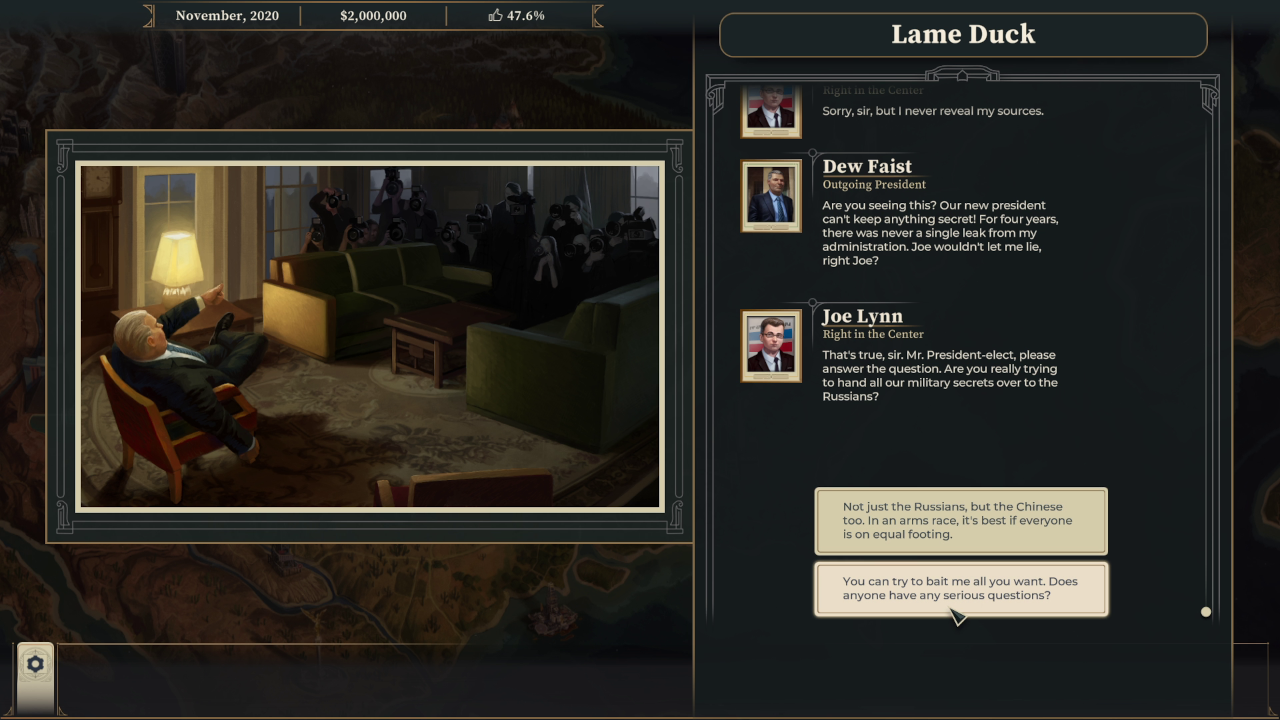Choose the 'bait me all you want' reply
The width and height of the screenshot is (1280, 720).
coord(961,589)
